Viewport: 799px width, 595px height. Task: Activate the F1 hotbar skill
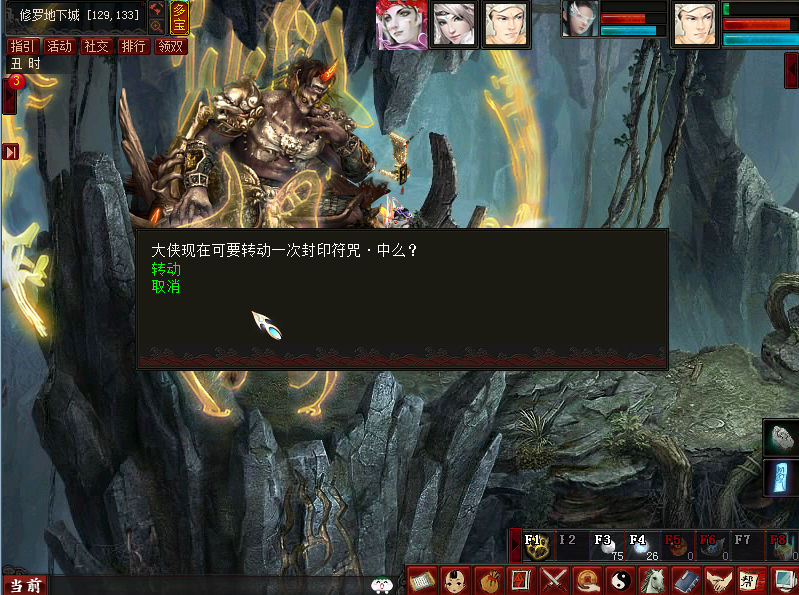(x=537, y=545)
